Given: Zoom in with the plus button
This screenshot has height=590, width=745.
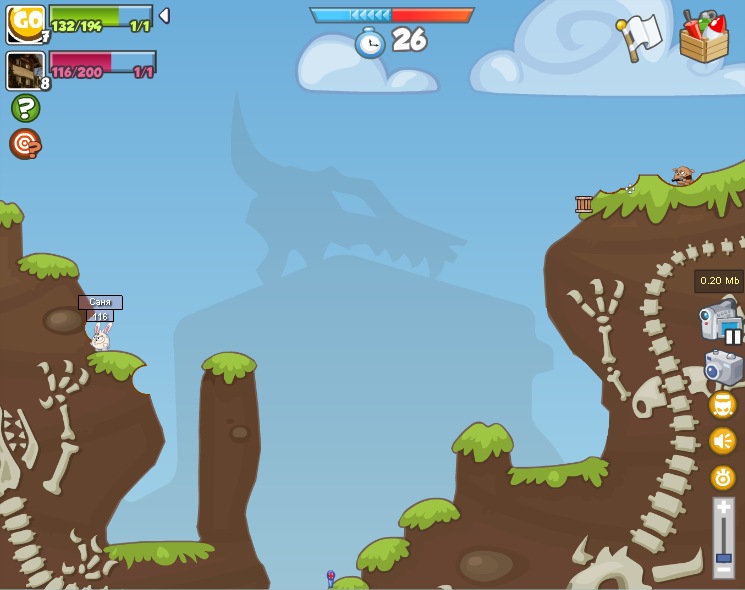Looking at the screenshot, I should pyautogui.click(x=723, y=508).
